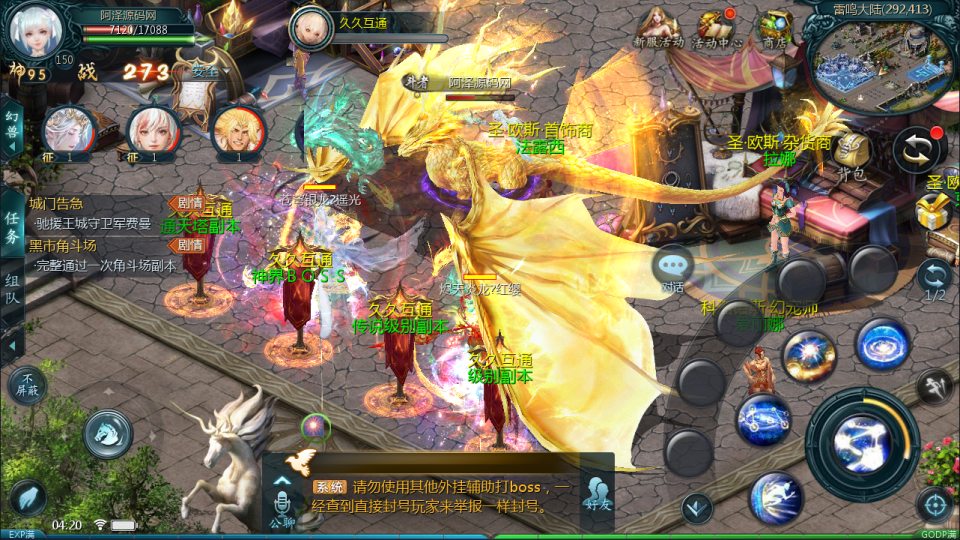
Task: Activate the blue vortex skill
Action: [882, 343]
